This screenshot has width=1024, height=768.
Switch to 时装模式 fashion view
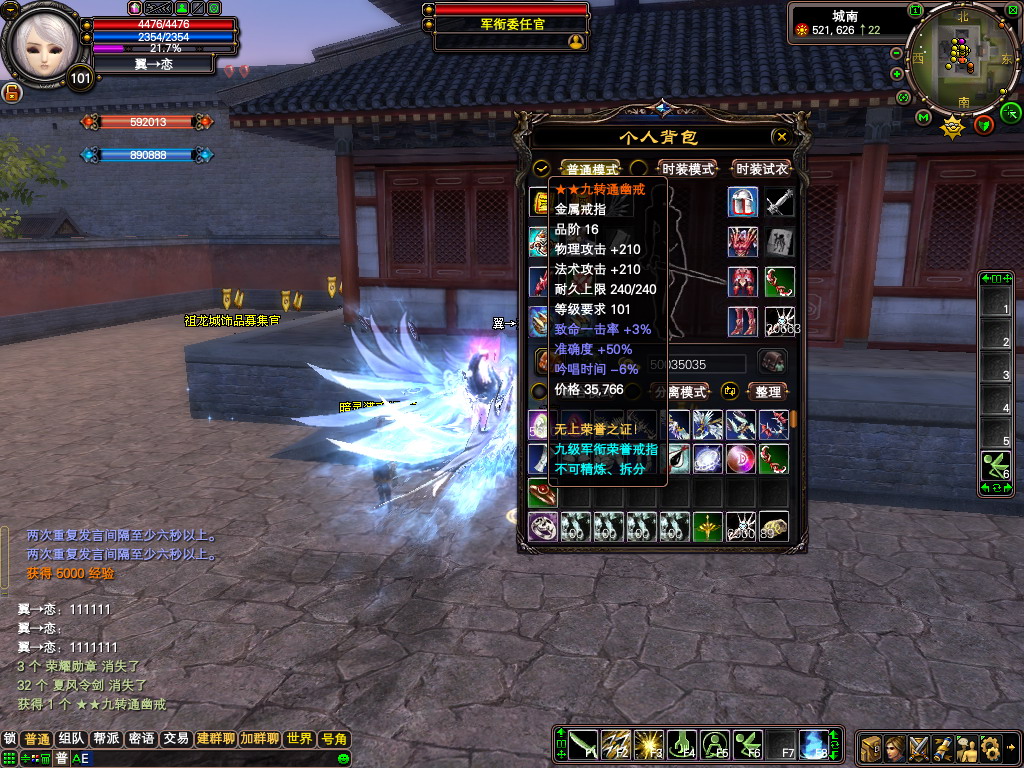(688, 169)
